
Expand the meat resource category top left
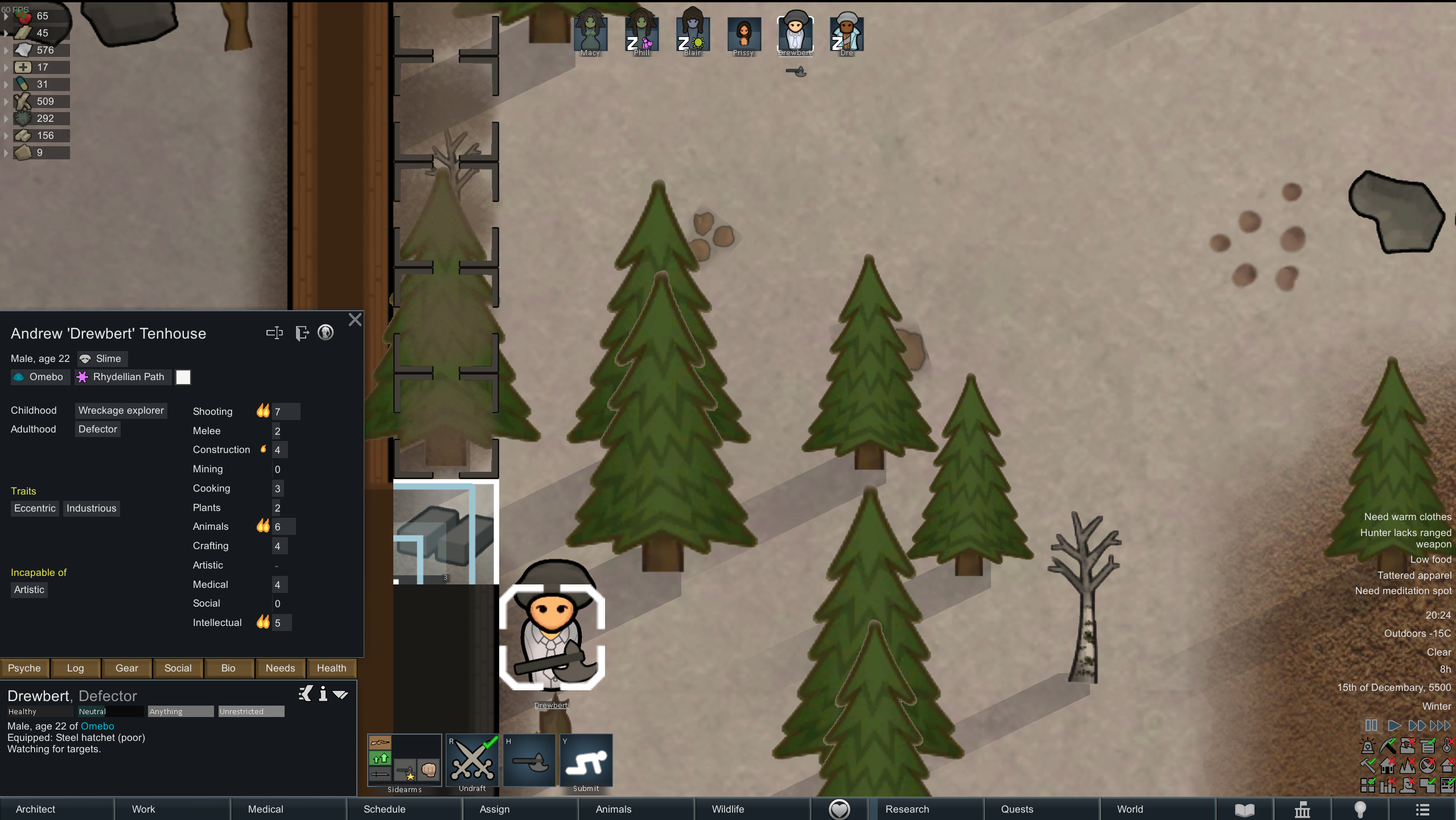(x=6, y=15)
